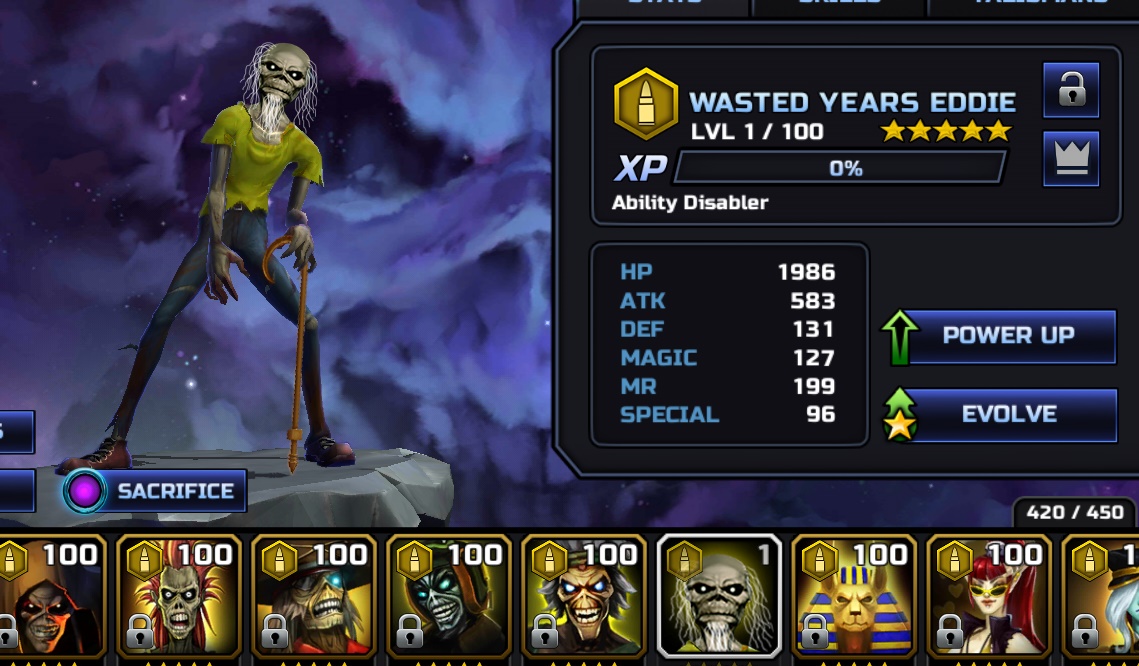Viewport: 1139px width, 666px height.
Task: Select the red-haired masked woman portrait
Action: coord(989,598)
